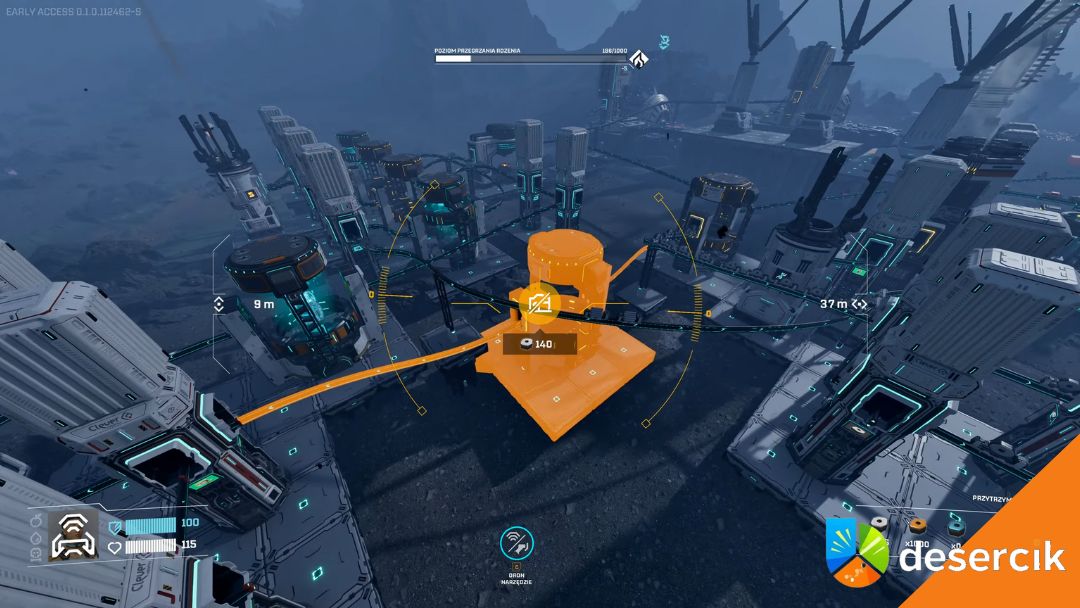Select the orange hex resource icon
This screenshot has height=608, width=1080.
coord(917,524)
